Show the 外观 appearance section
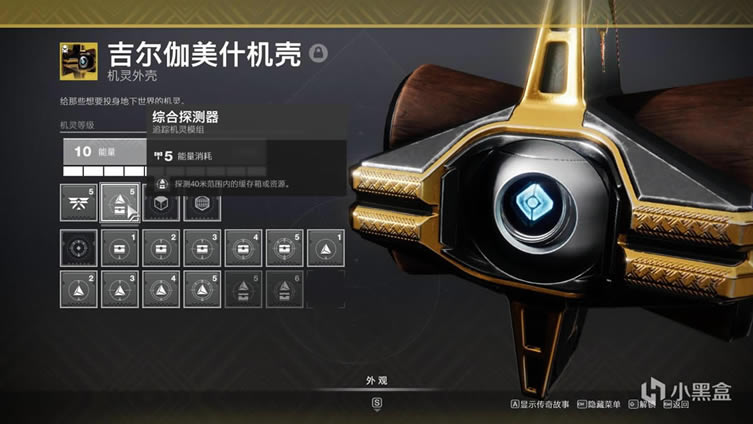This screenshot has width=753, height=424. click(376, 379)
